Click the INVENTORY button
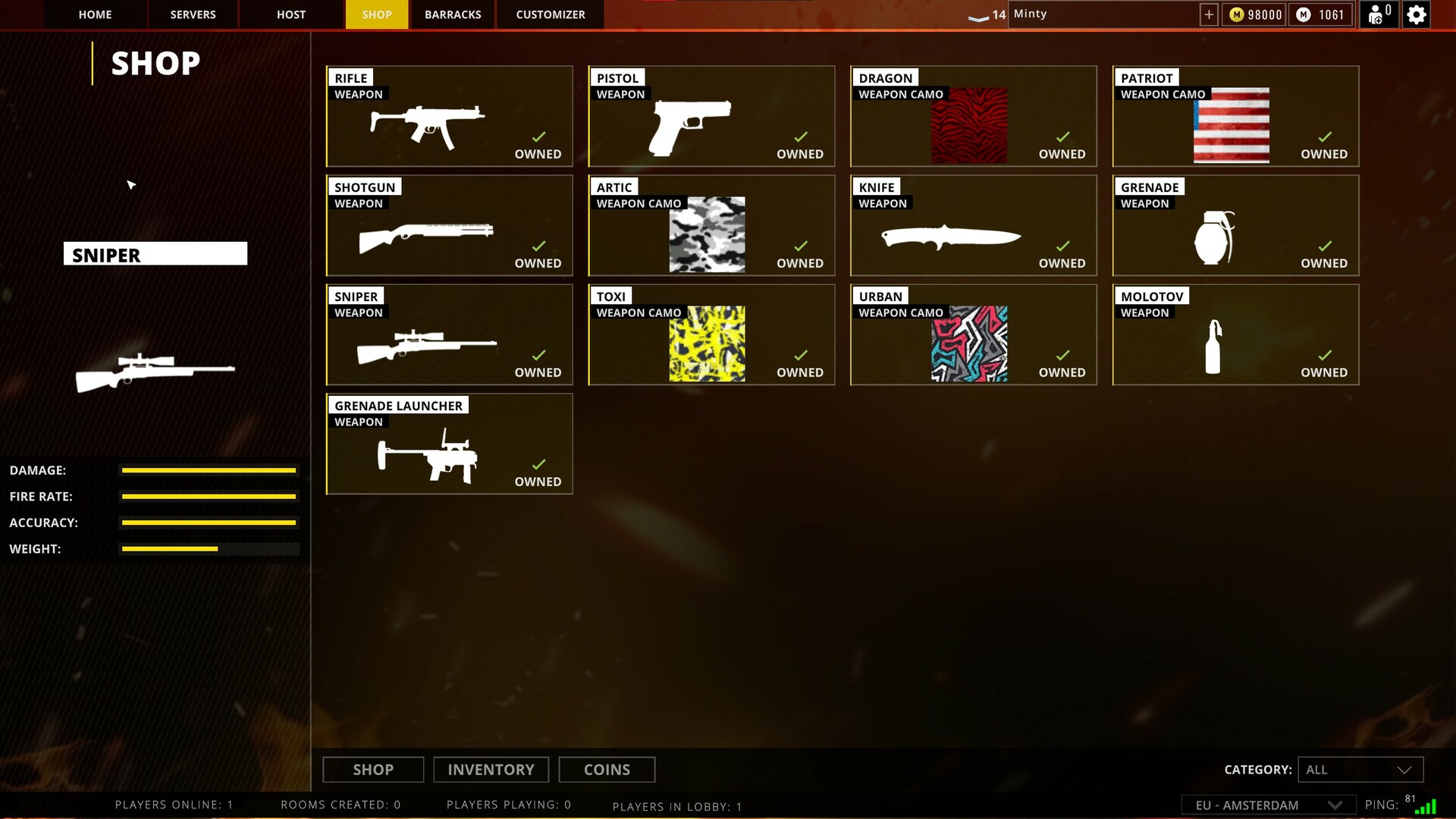The height and width of the screenshot is (819, 1456). pyautogui.click(x=491, y=769)
